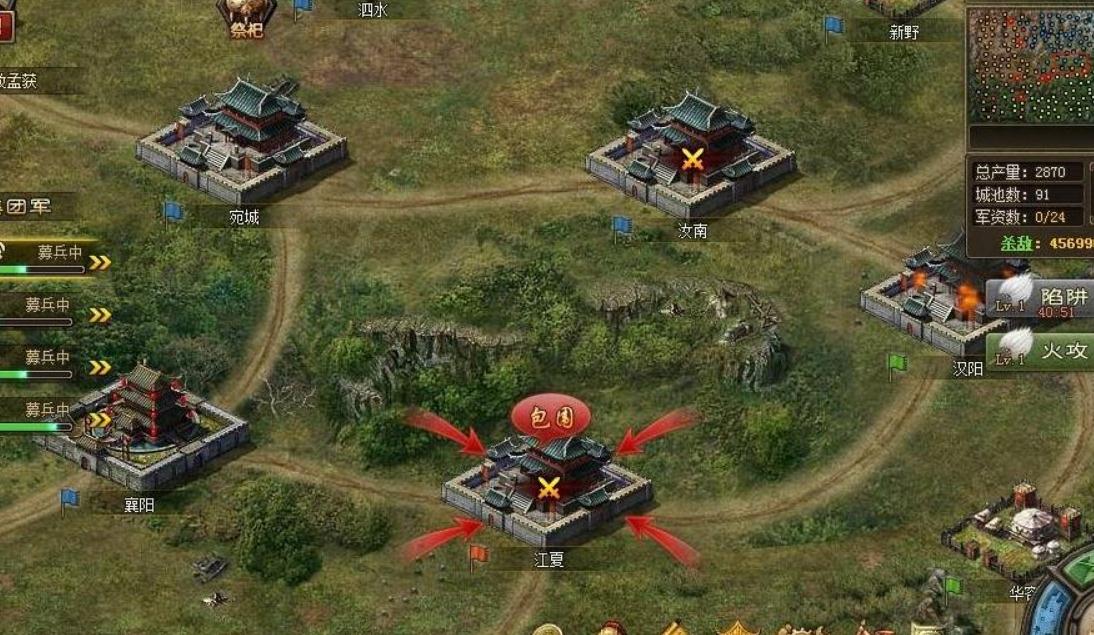Open the world minimap
Image resolution: width=1094 pixels, height=635 pixels.
(1031, 63)
